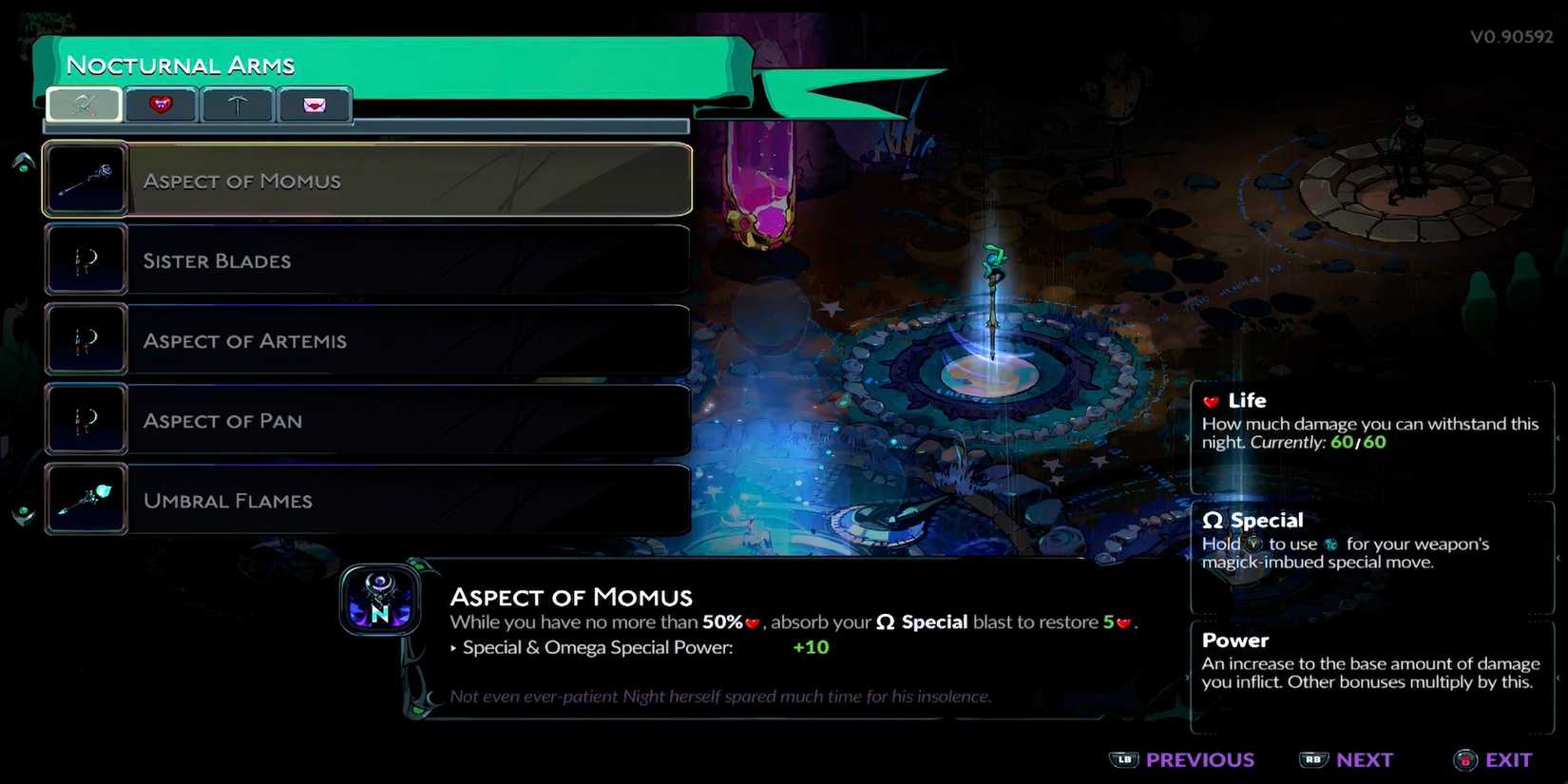Click the green 60/60 Life value
Image resolution: width=1568 pixels, height=784 pixels.
pyautogui.click(x=1360, y=442)
